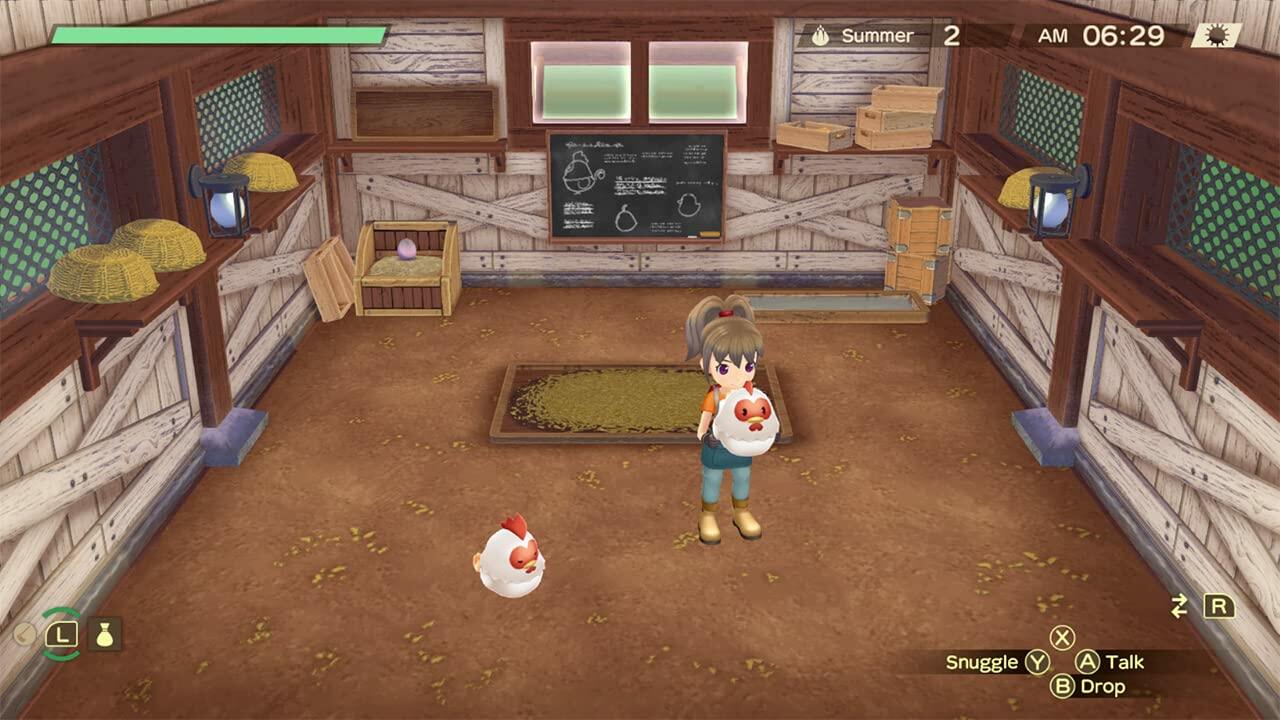The image size is (1280, 720).
Task: Click the Y button icon beside Snuggle
Action: pos(1037,662)
